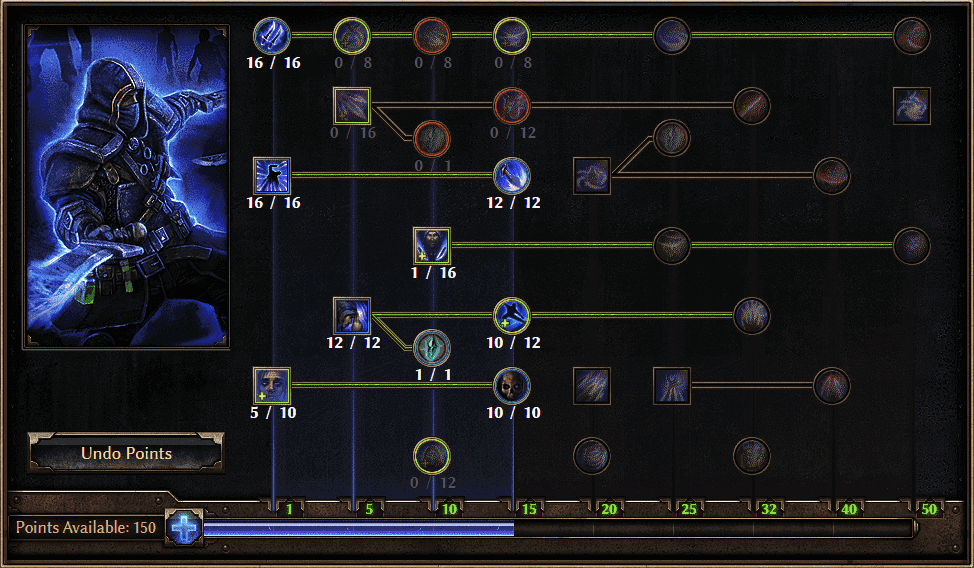This screenshot has width=974, height=568.
Task: Click the red-ringed skill showing 0 / 8
Action: coord(432,36)
